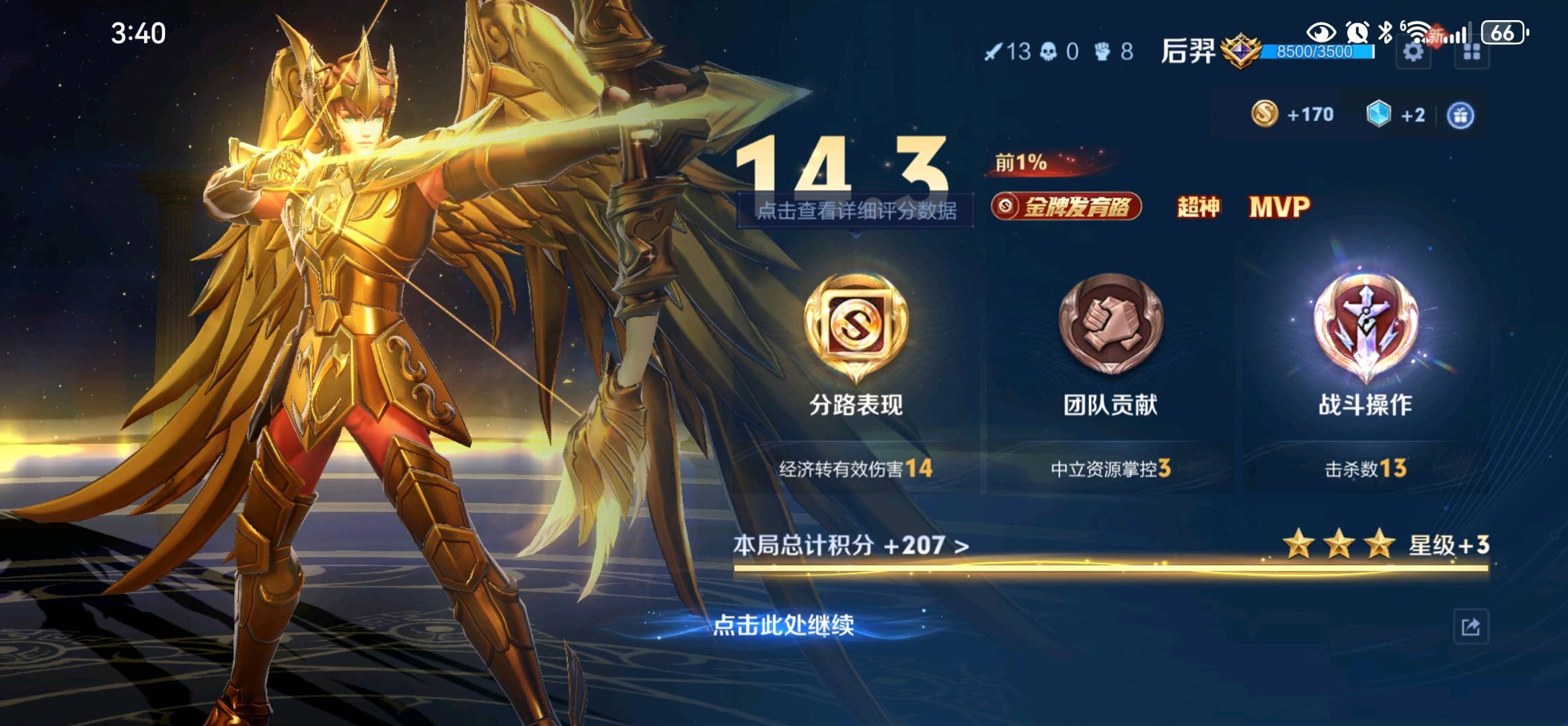Image resolution: width=1568 pixels, height=726 pixels.
Task: Open the four-square grid menu icon
Action: 1471,52
